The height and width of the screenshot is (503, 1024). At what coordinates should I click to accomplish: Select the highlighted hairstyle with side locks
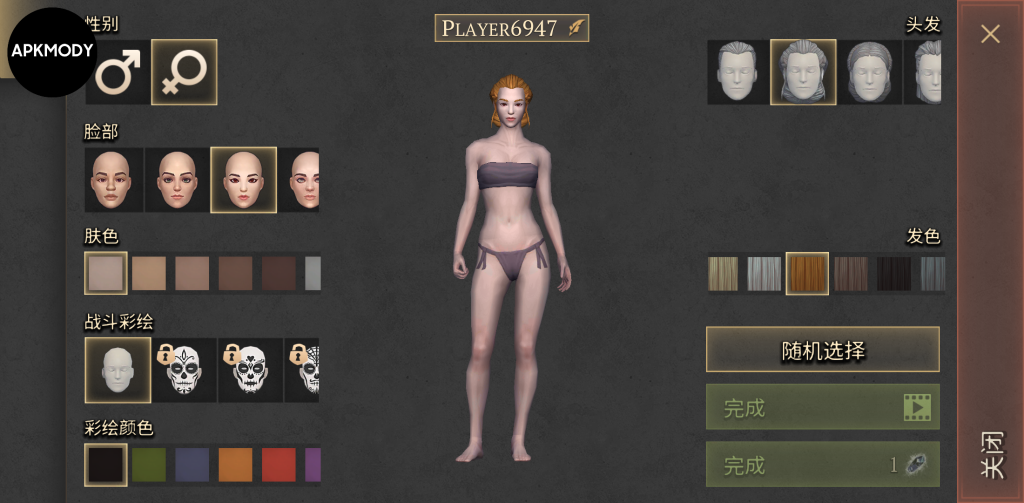pyautogui.click(x=803, y=72)
